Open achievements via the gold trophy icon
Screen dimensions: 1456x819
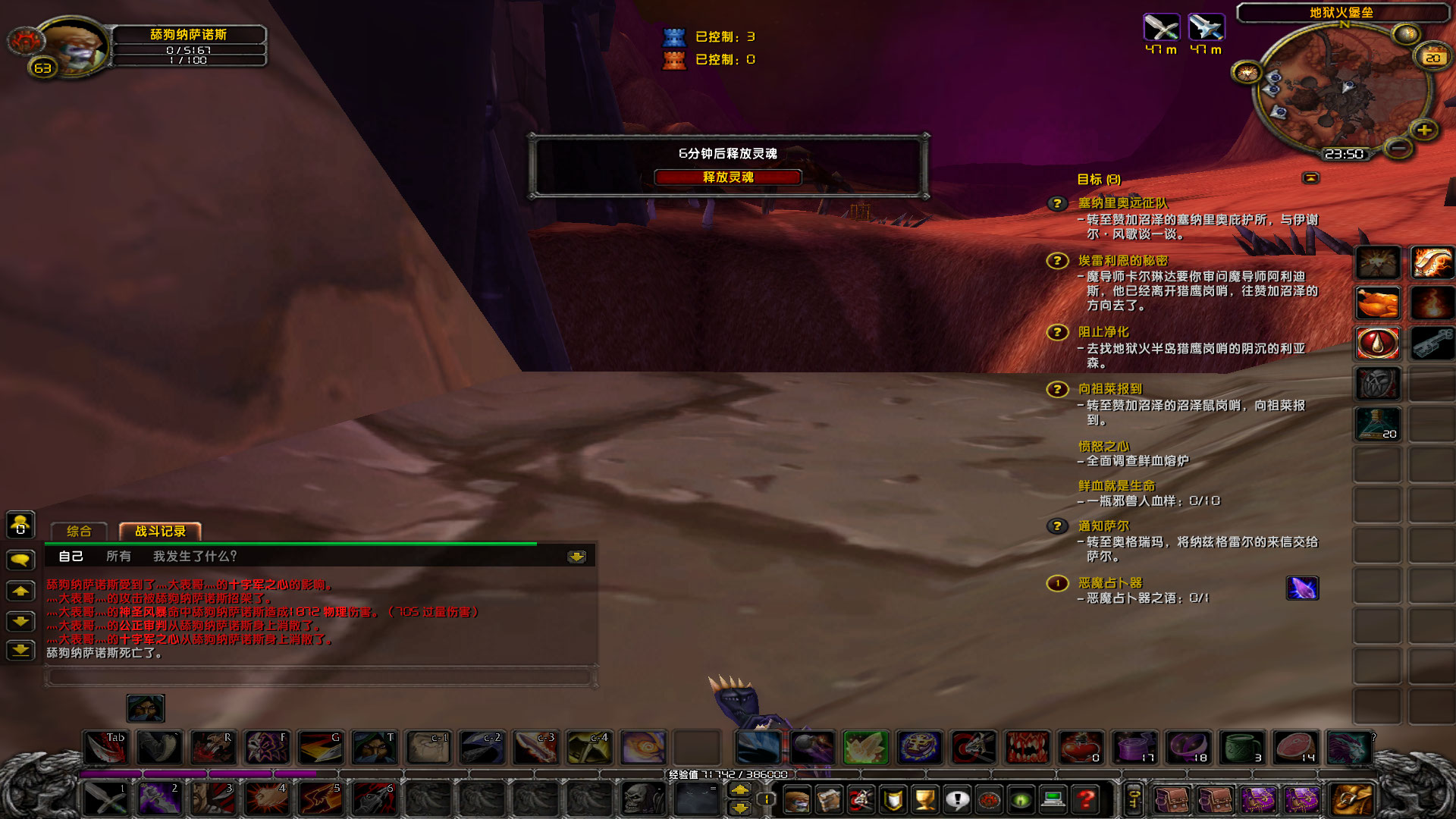tap(926, 800)
